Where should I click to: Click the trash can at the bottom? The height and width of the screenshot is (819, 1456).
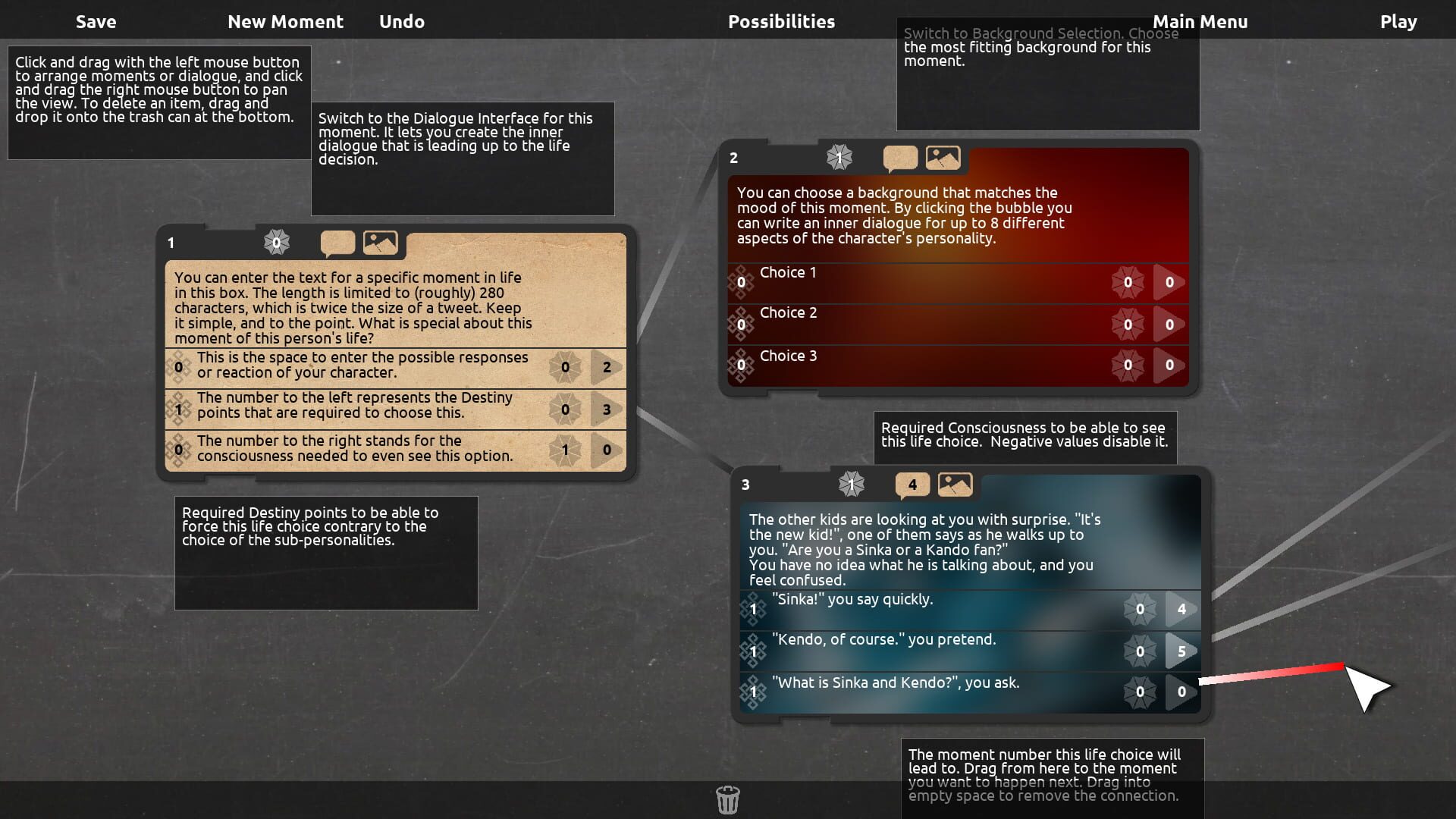point(727,799)
